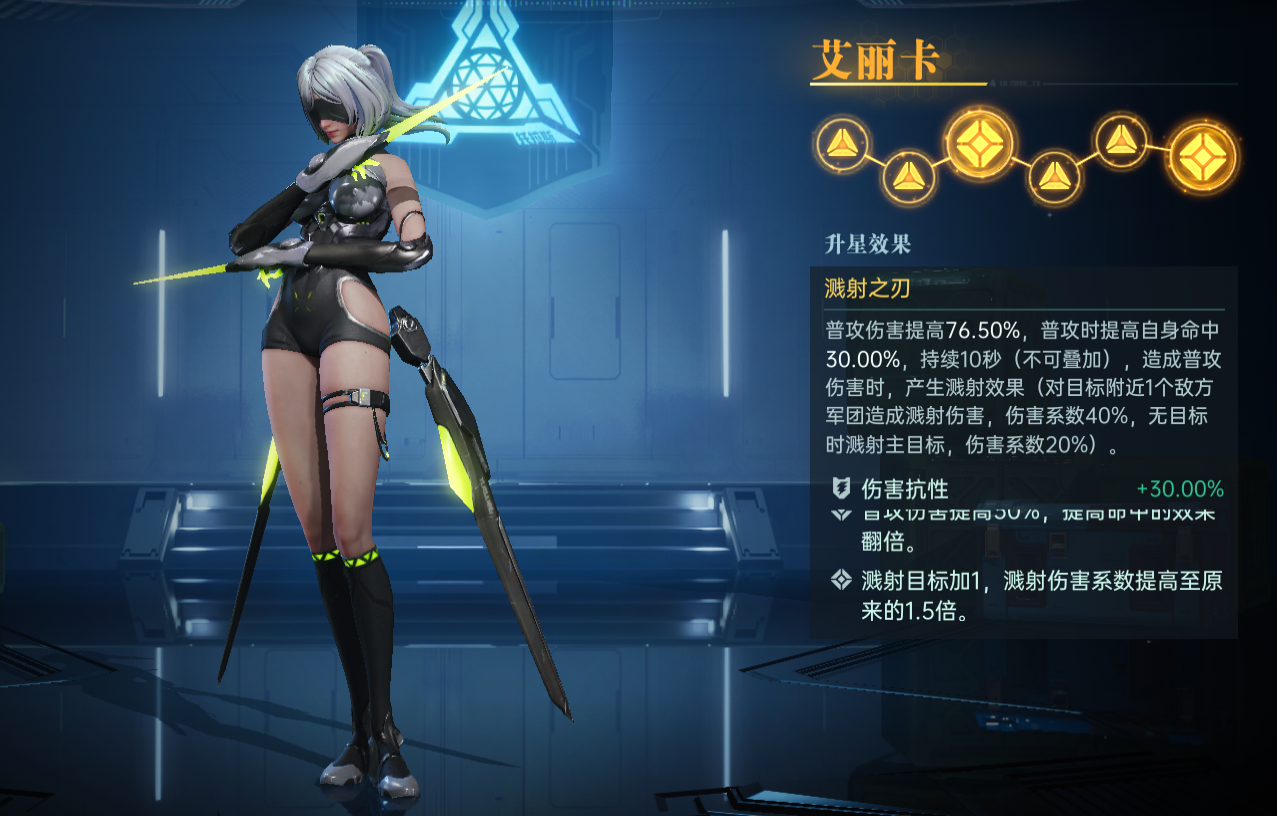Select the first star upgrade node in the chain

pyautogui.click(x=843, y=145)
